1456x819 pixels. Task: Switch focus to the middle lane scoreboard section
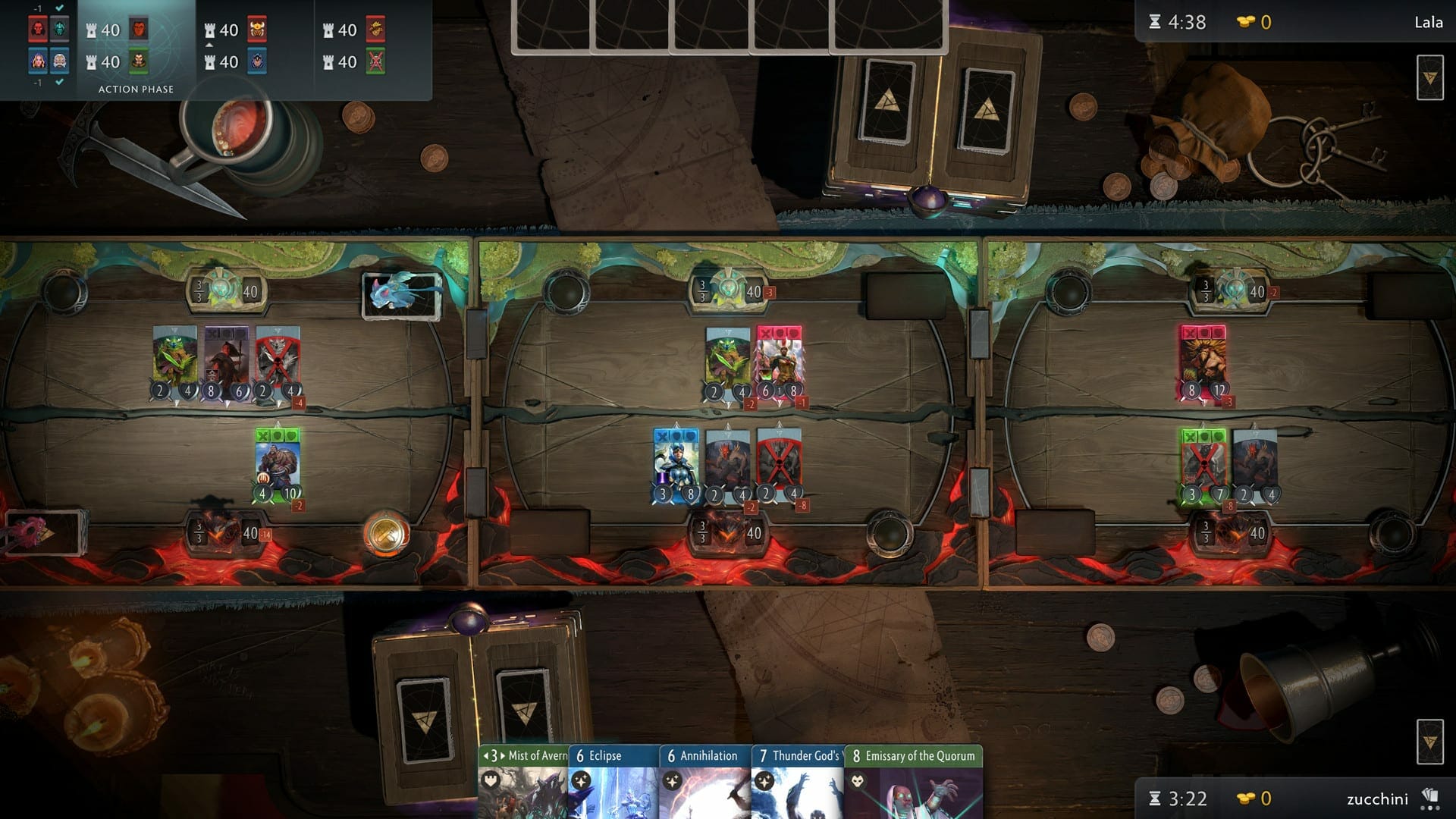tap(250, 45)
